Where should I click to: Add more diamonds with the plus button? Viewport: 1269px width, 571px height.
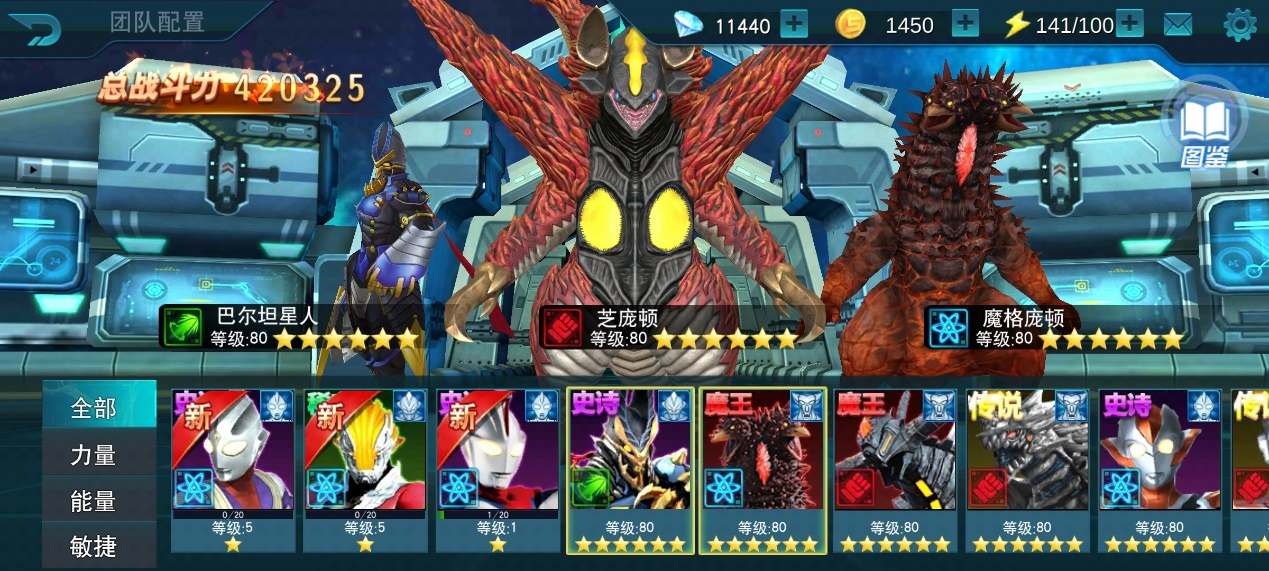[x=793, y=23]
